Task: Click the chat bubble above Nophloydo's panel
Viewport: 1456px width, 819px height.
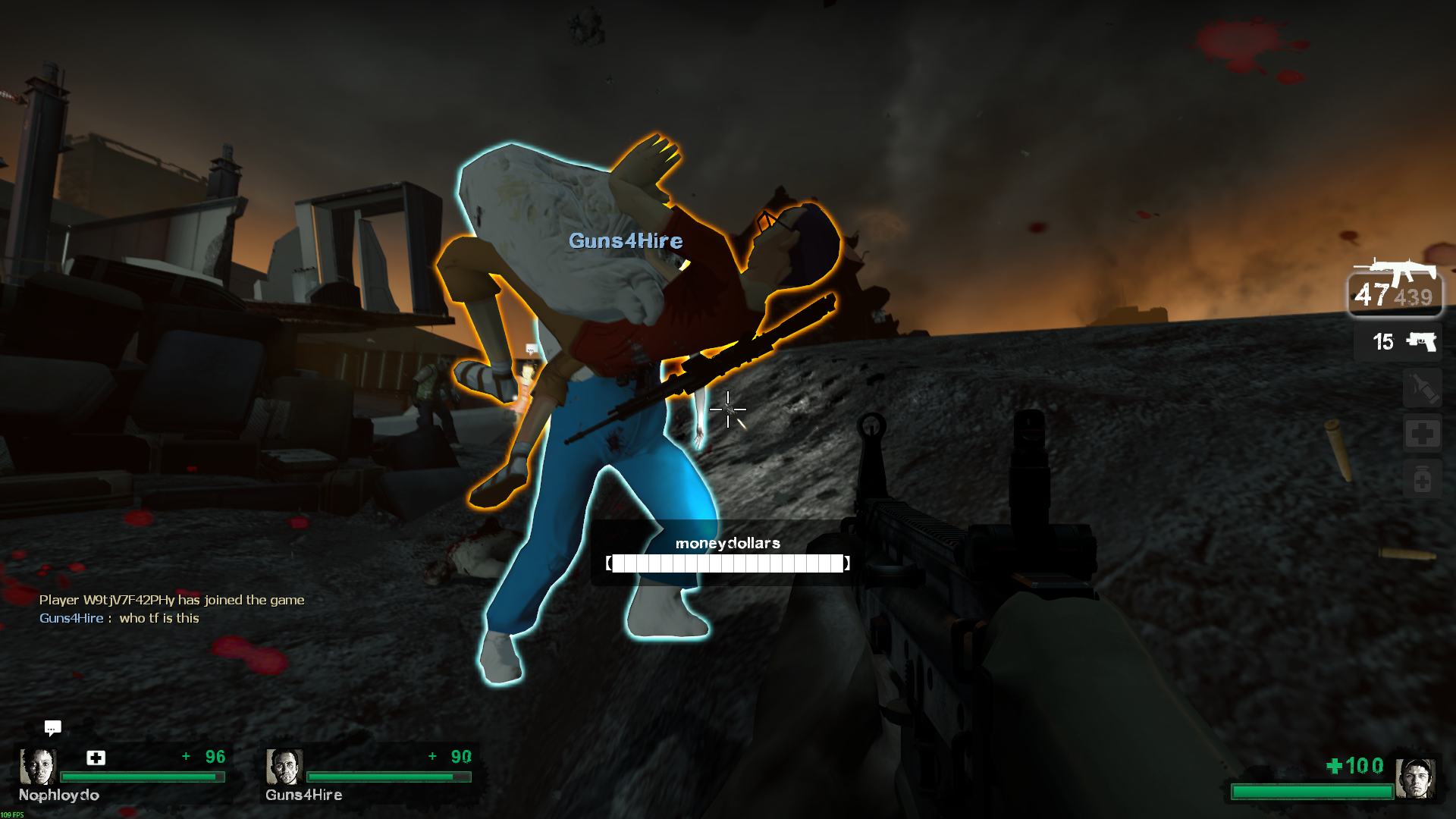Action: 52,728
